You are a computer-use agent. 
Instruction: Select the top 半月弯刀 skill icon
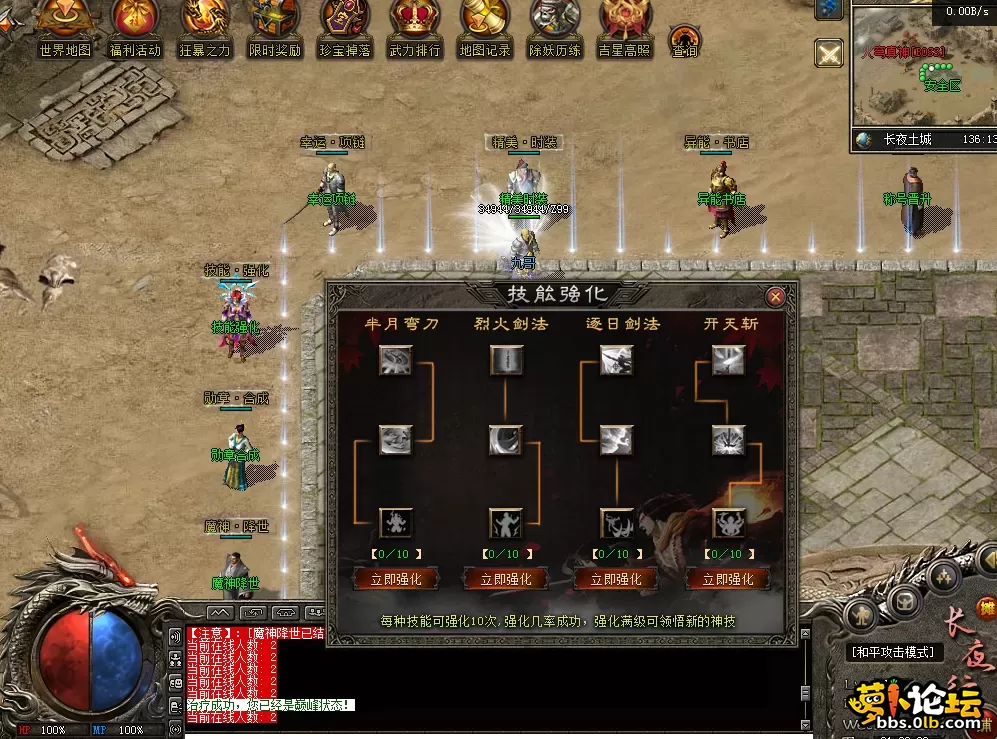pos(395,361)
